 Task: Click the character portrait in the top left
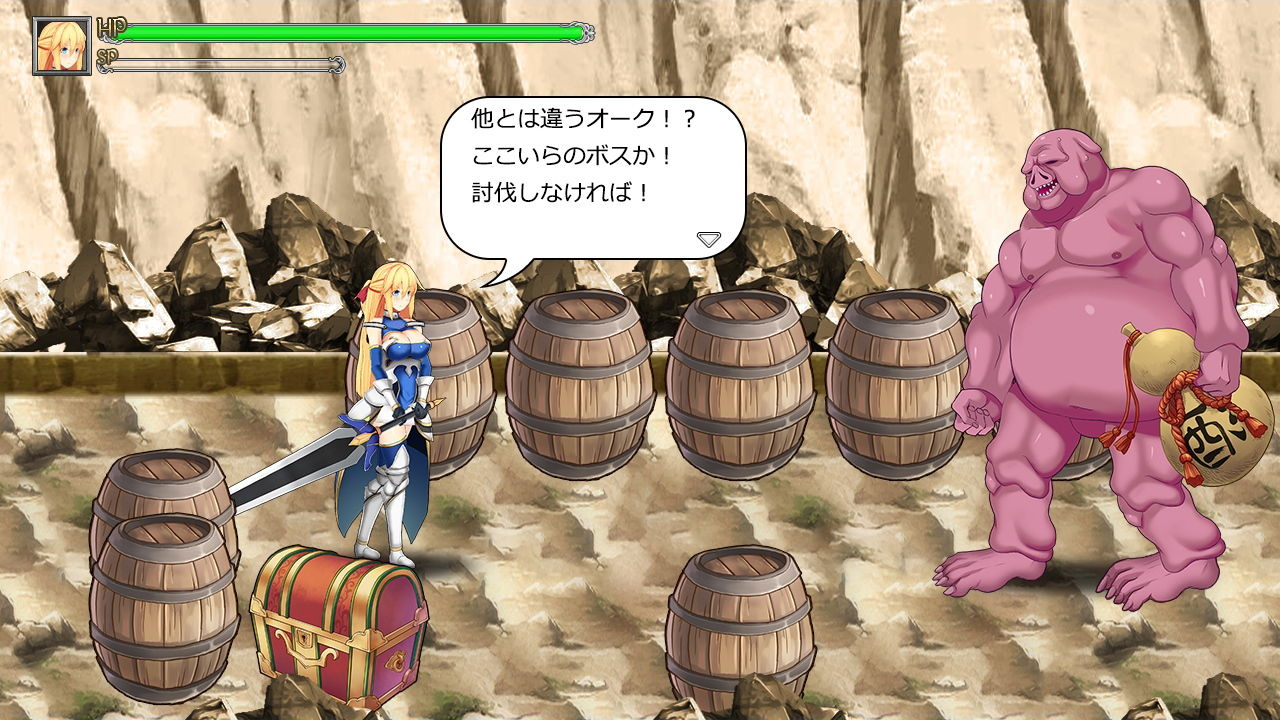pos(62,44)
